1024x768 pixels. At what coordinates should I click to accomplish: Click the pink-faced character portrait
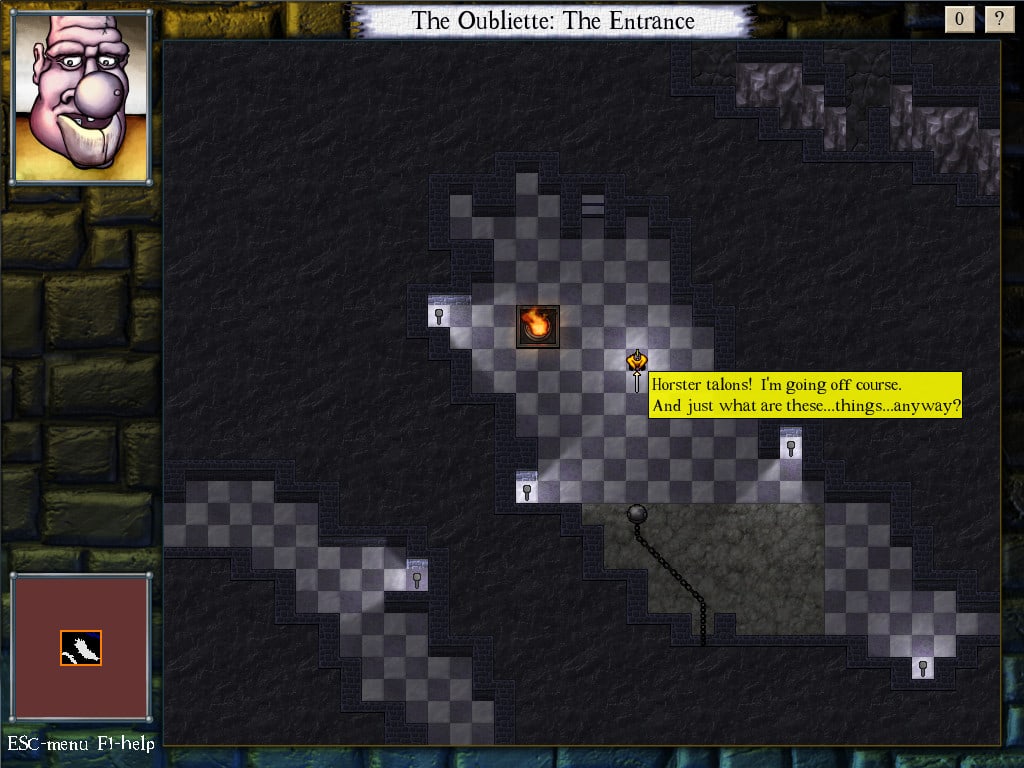click(81, 97)
